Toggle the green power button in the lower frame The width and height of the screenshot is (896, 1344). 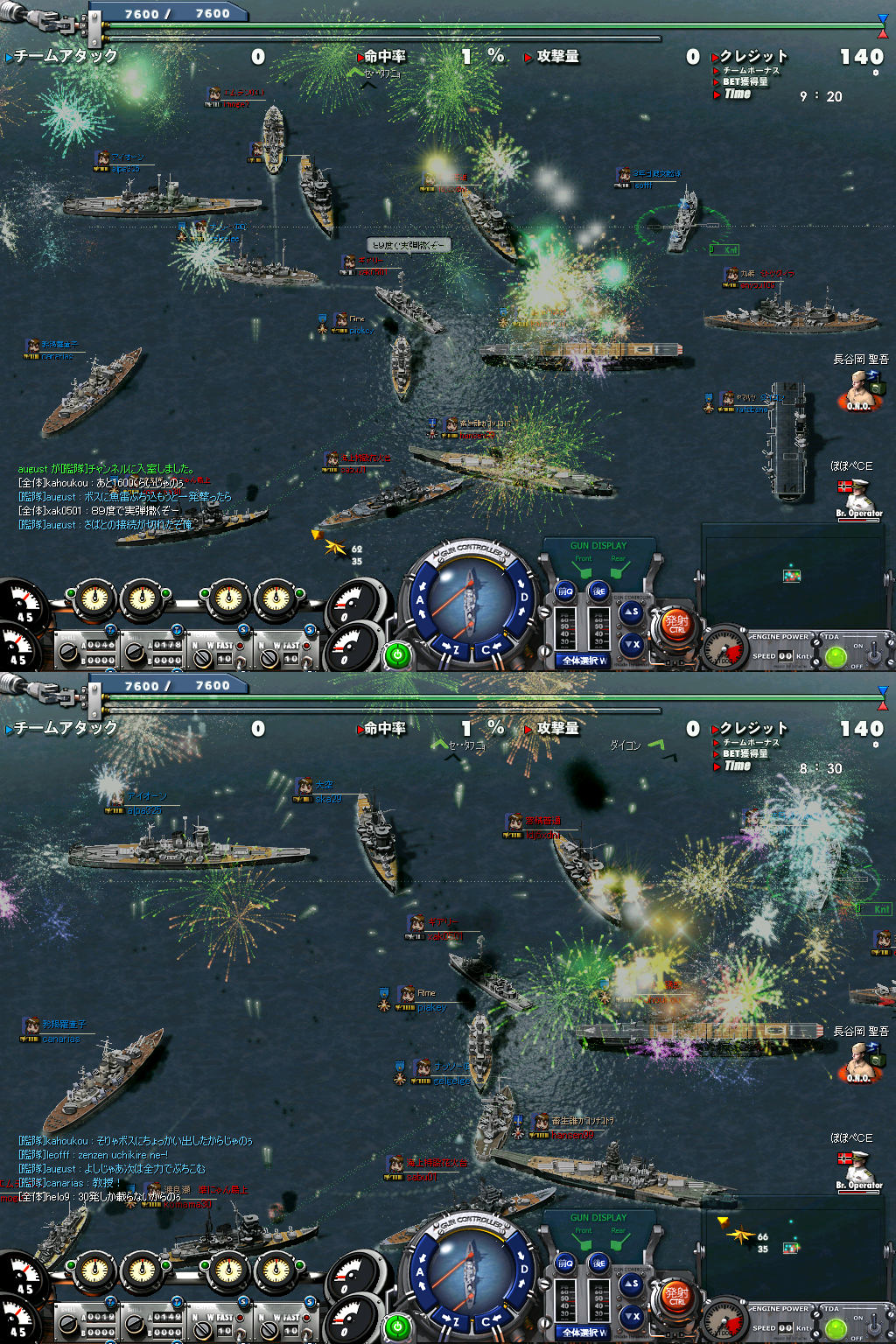(x=397, y=1326)
